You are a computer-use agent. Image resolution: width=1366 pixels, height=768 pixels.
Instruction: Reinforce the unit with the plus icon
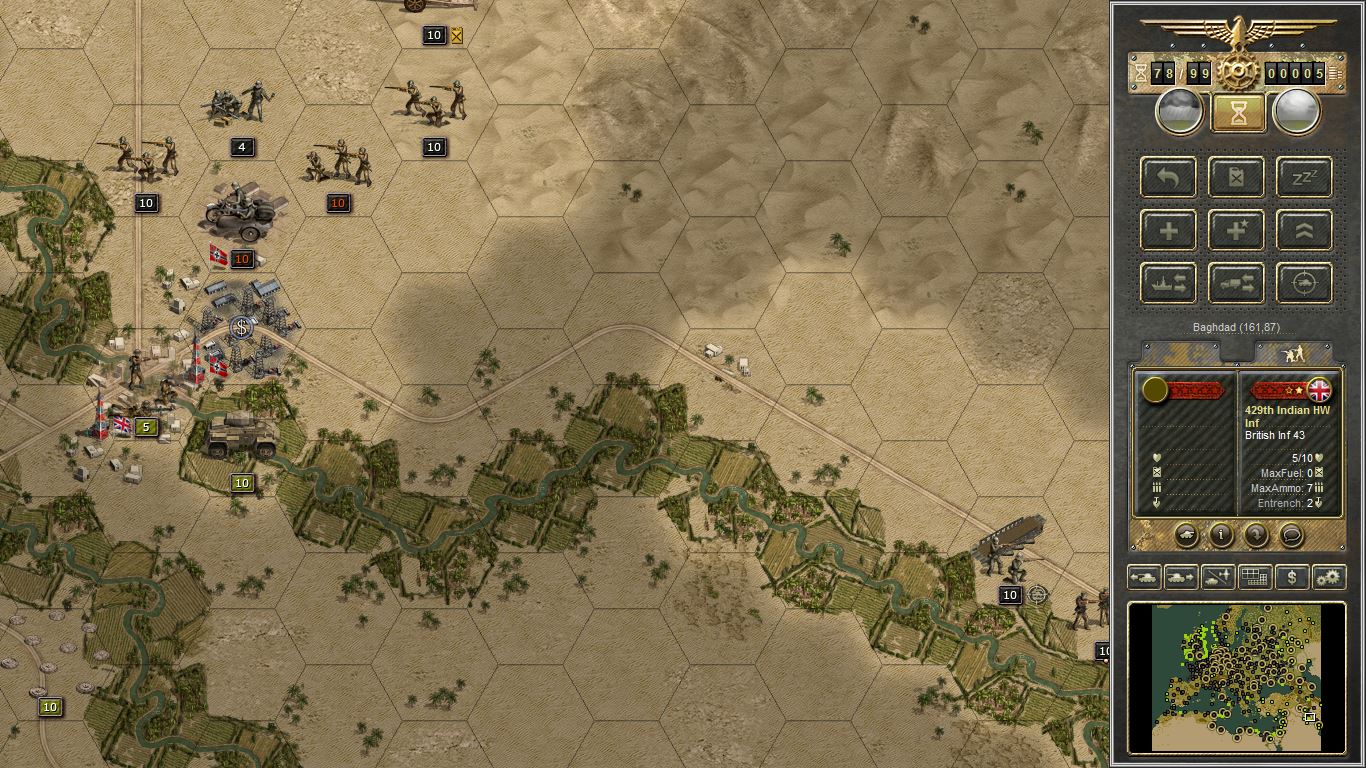(x=1168, y=230)
